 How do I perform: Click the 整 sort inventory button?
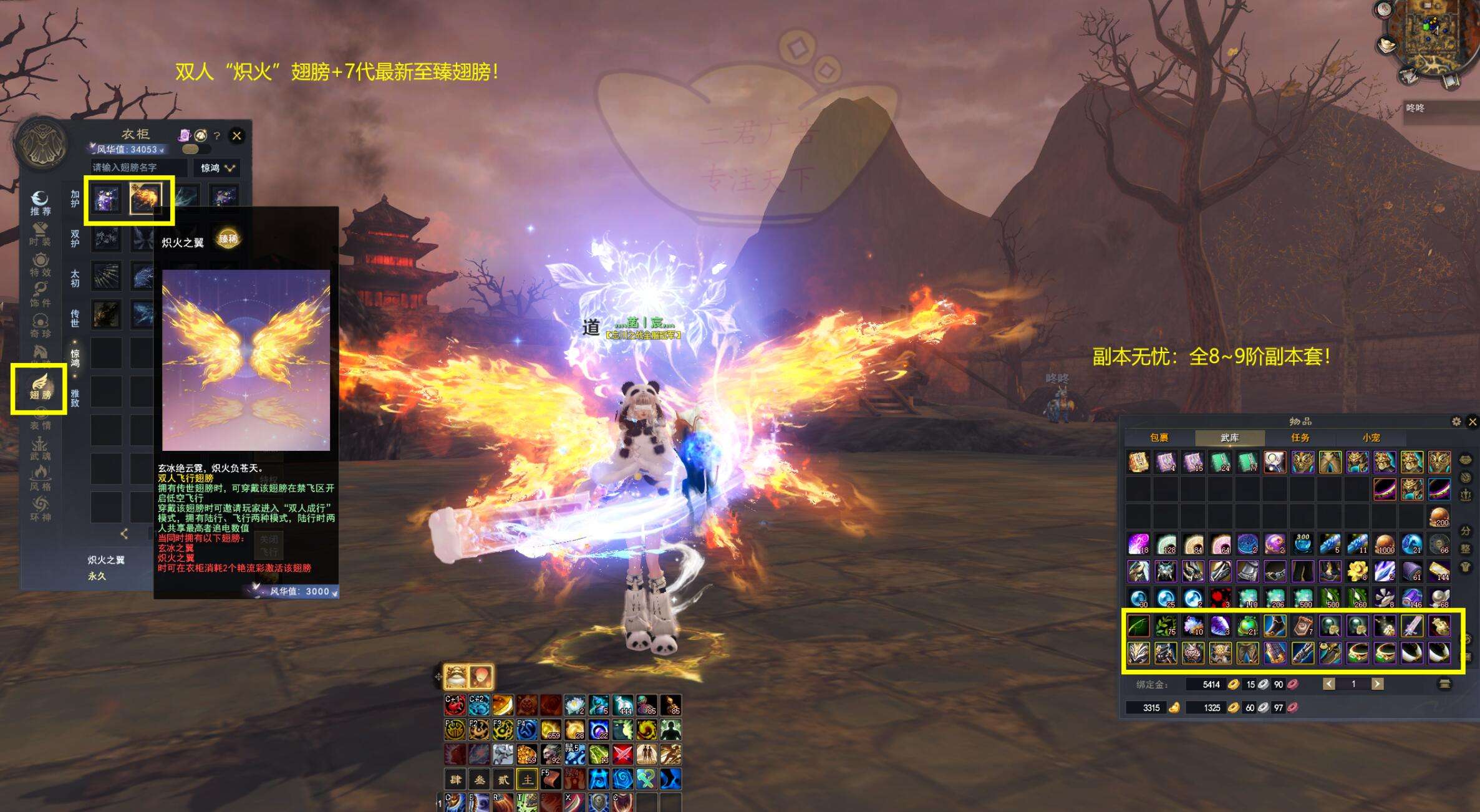point(1466,549)
